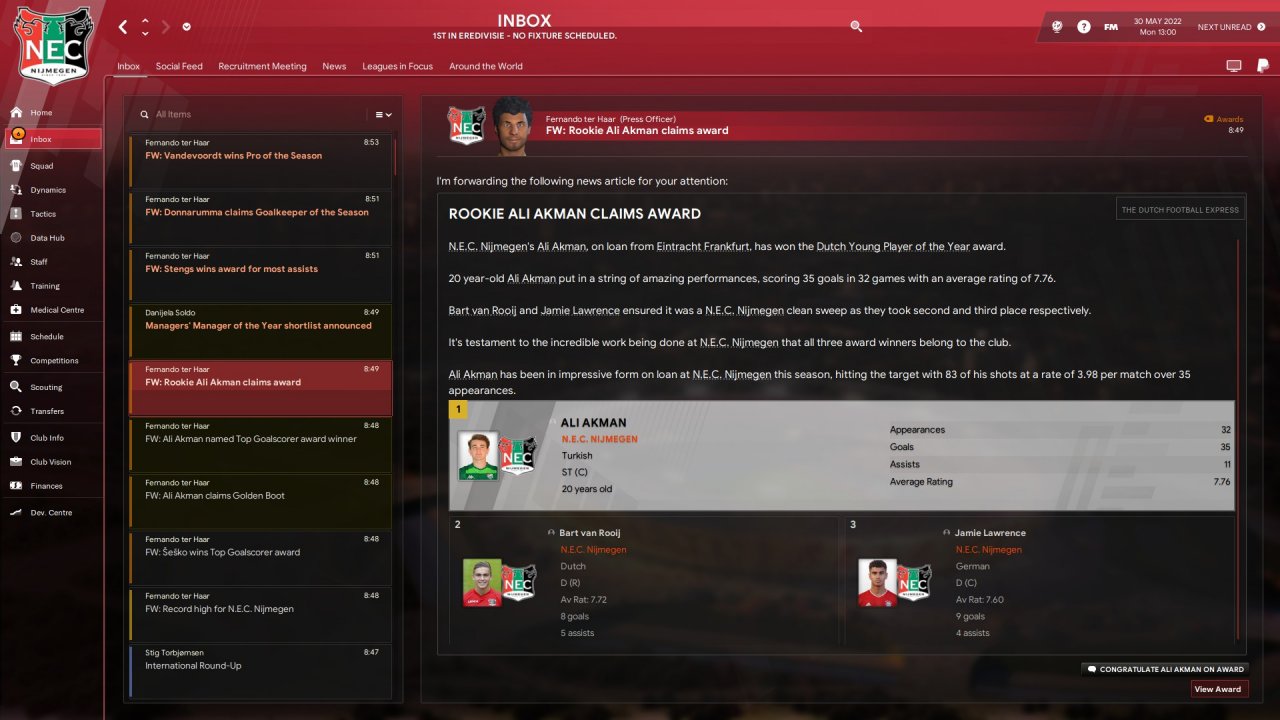
Task: Show the Leagues in Focus tab
Action: [397, 66]
